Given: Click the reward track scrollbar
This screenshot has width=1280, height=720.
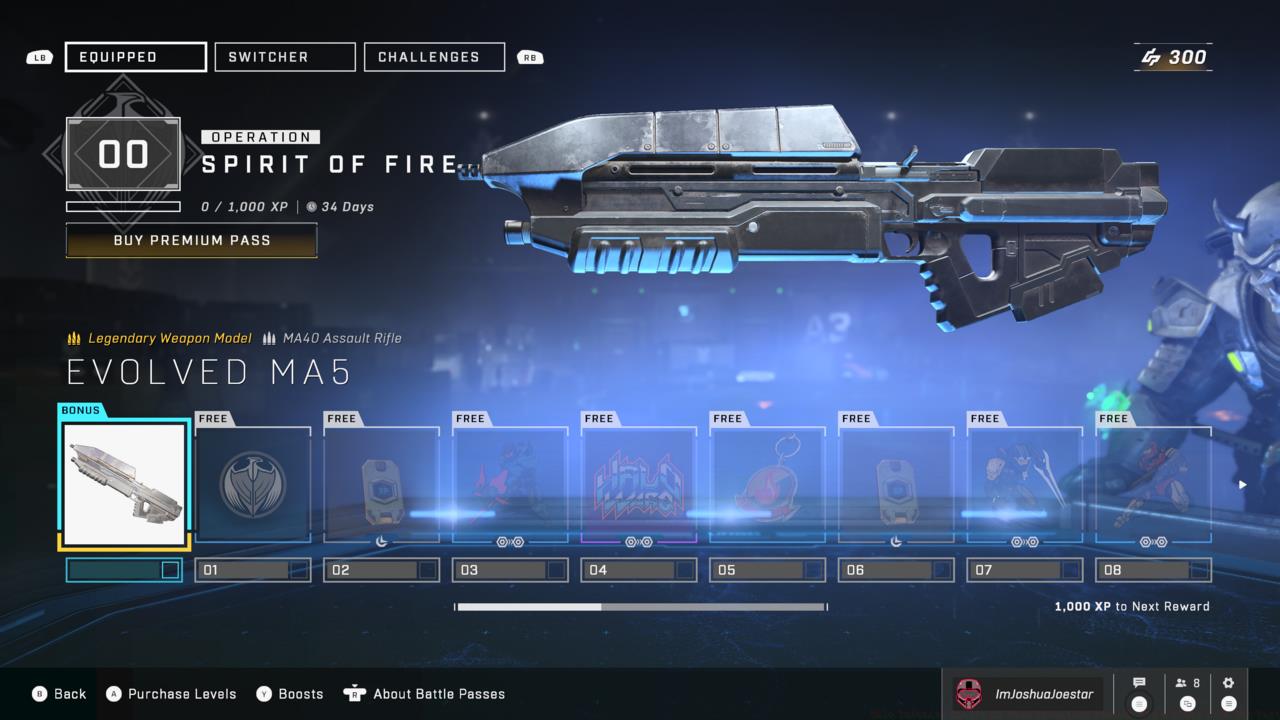Looking at the screenshot, I should tap(641, 606).
